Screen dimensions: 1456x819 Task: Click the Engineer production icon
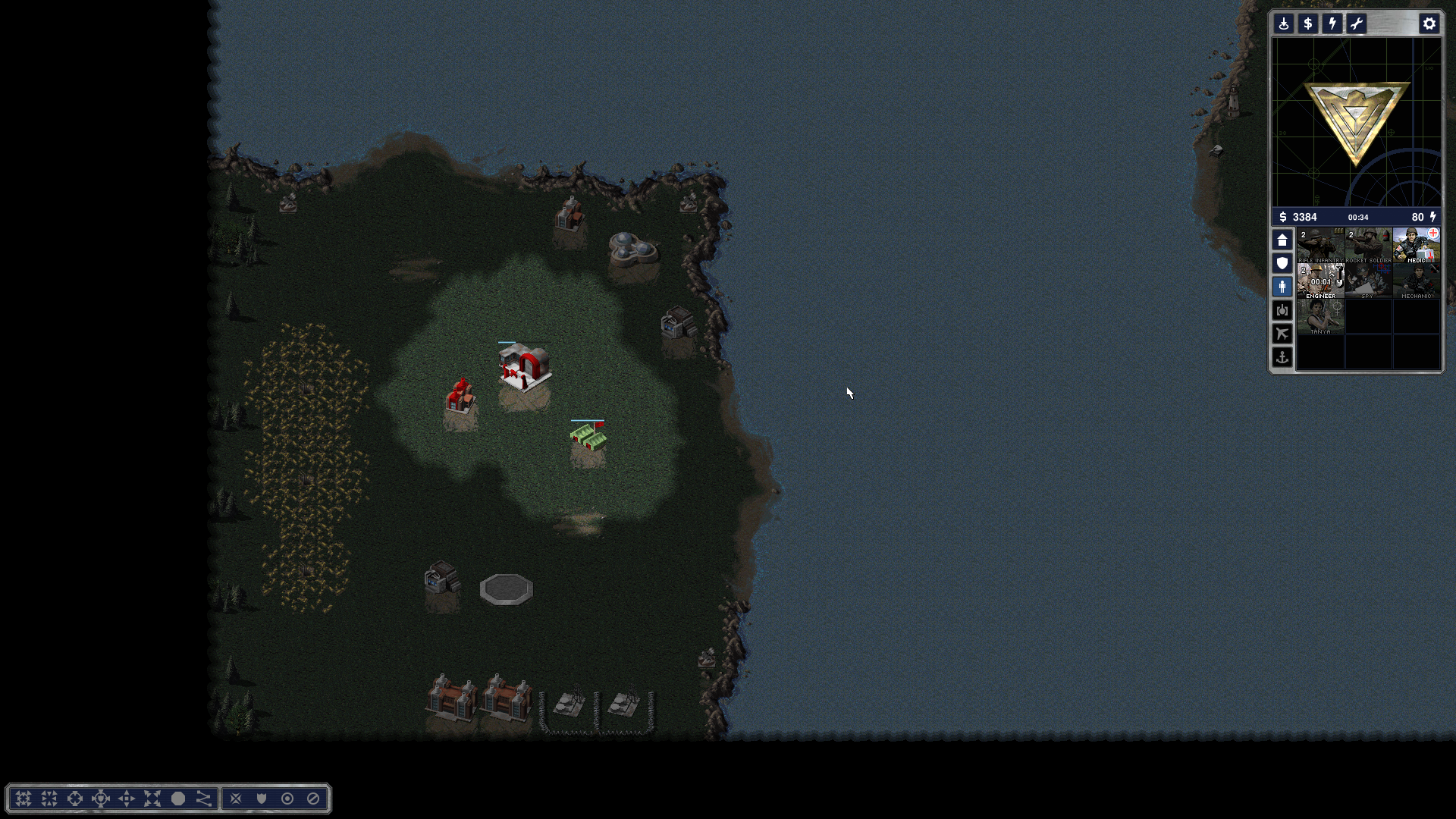tap(1320, 281)
